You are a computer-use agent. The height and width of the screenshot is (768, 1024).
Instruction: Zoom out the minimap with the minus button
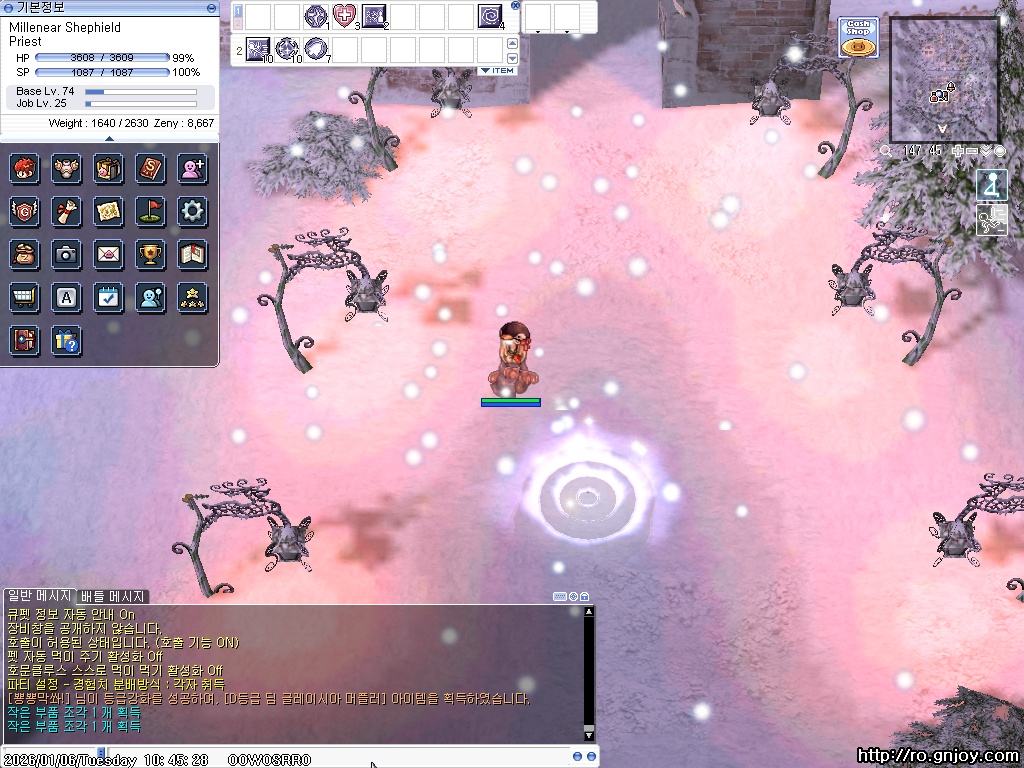click(972, 151)
